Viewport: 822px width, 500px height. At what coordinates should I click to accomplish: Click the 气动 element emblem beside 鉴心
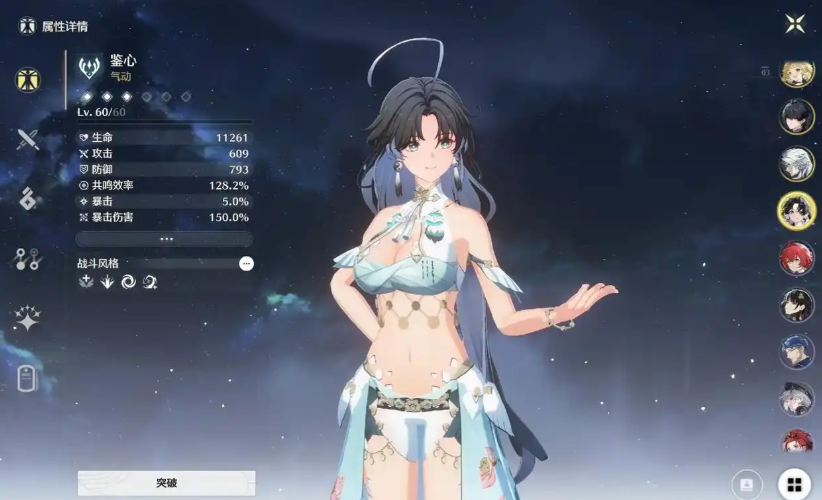[90, 67]
